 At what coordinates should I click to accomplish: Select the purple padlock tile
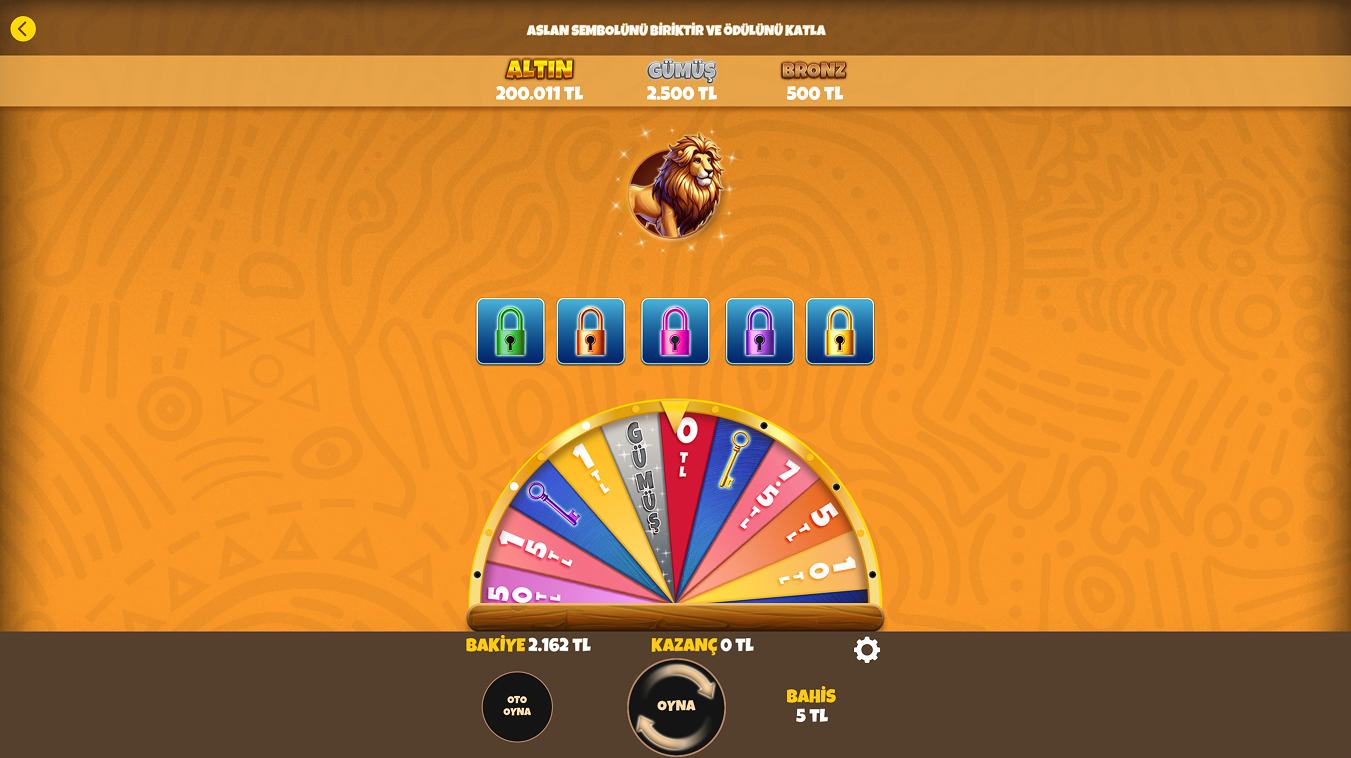point(759,331)
